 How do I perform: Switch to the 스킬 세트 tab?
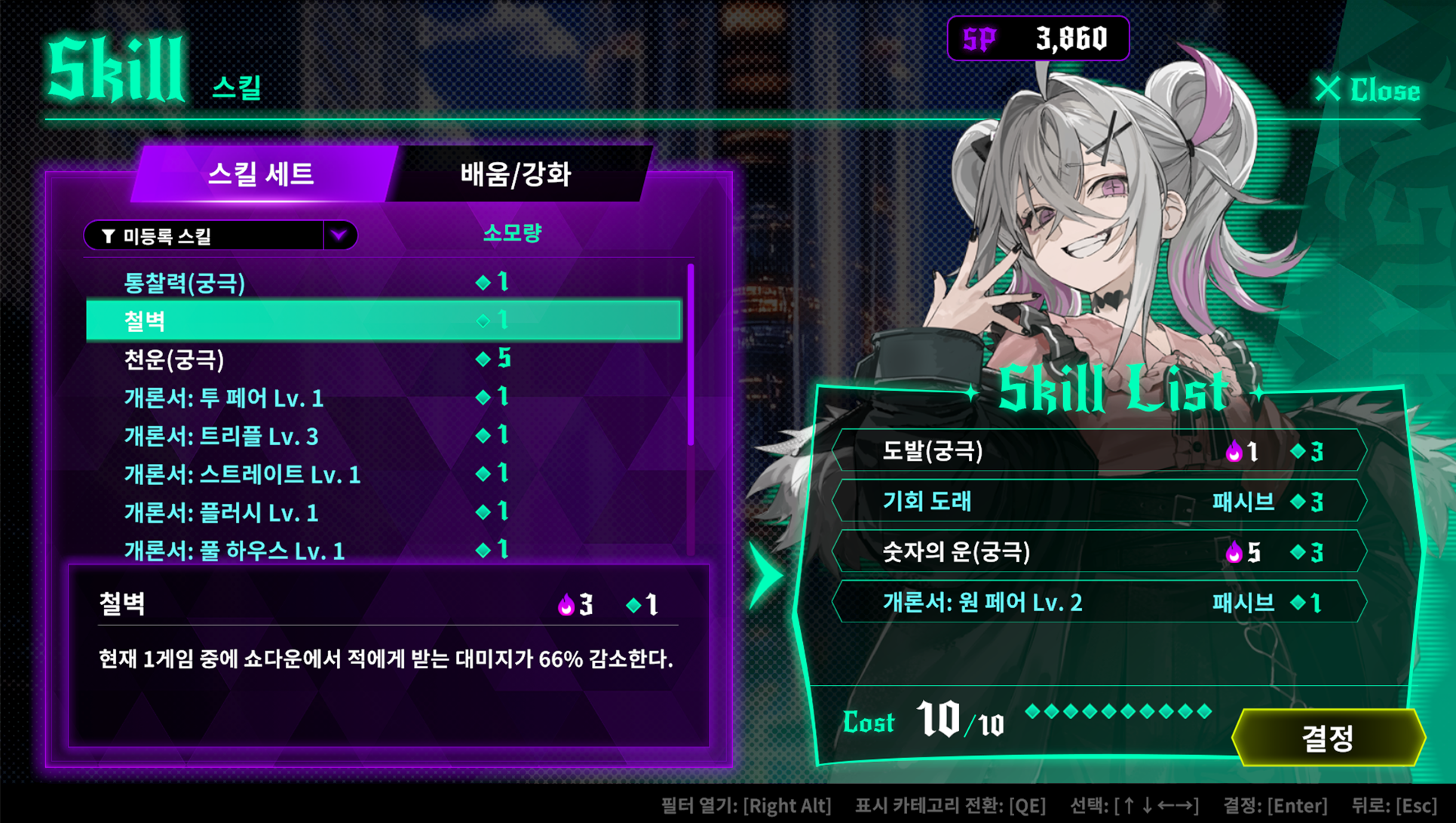[x=262, y=175]
